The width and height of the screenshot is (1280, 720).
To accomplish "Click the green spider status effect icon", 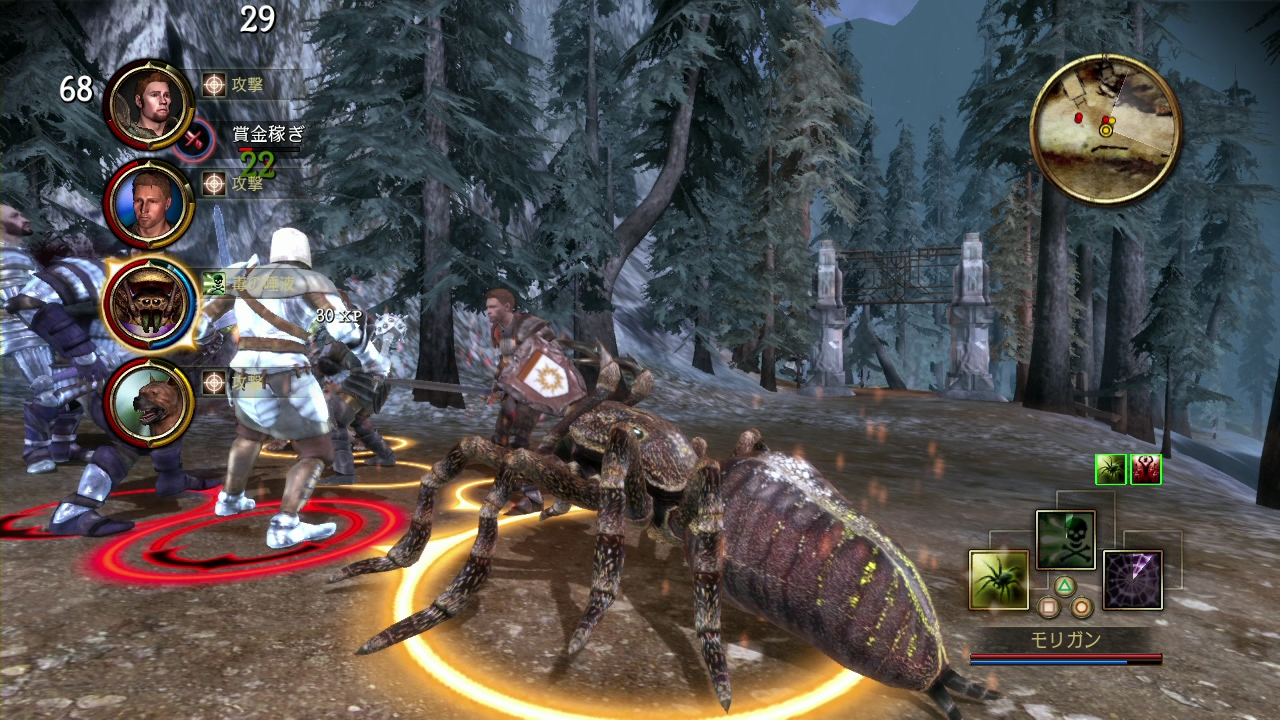I will (1111, 469).
